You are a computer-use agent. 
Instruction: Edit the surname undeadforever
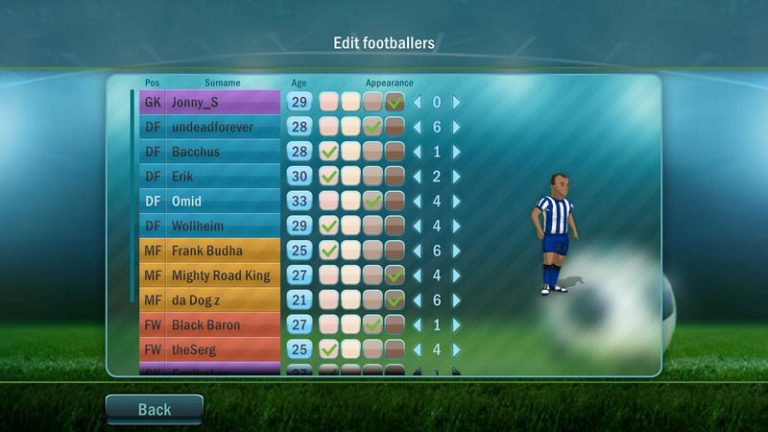[222, 127]
